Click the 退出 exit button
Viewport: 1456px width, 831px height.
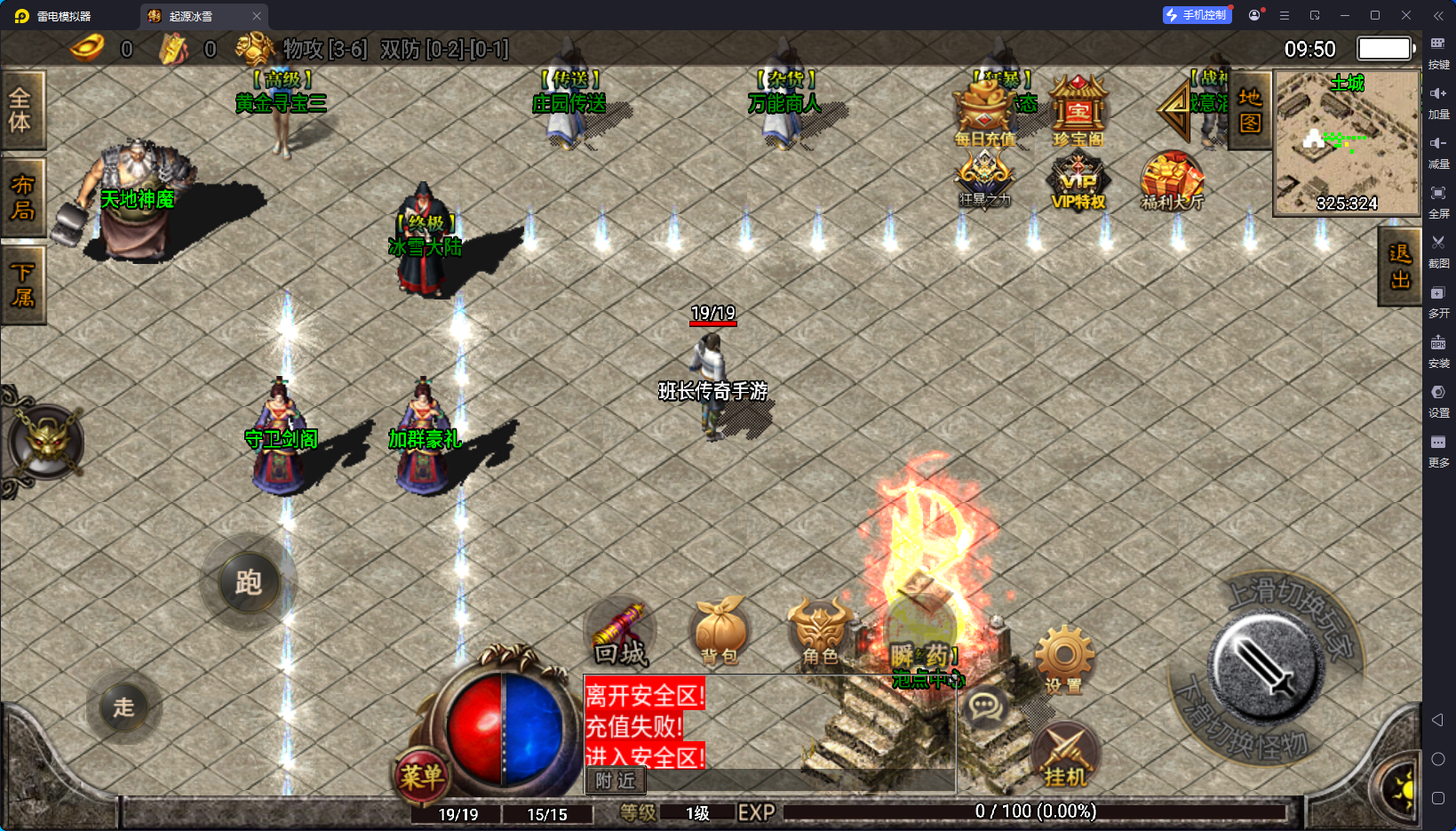tap(1399, 267)
